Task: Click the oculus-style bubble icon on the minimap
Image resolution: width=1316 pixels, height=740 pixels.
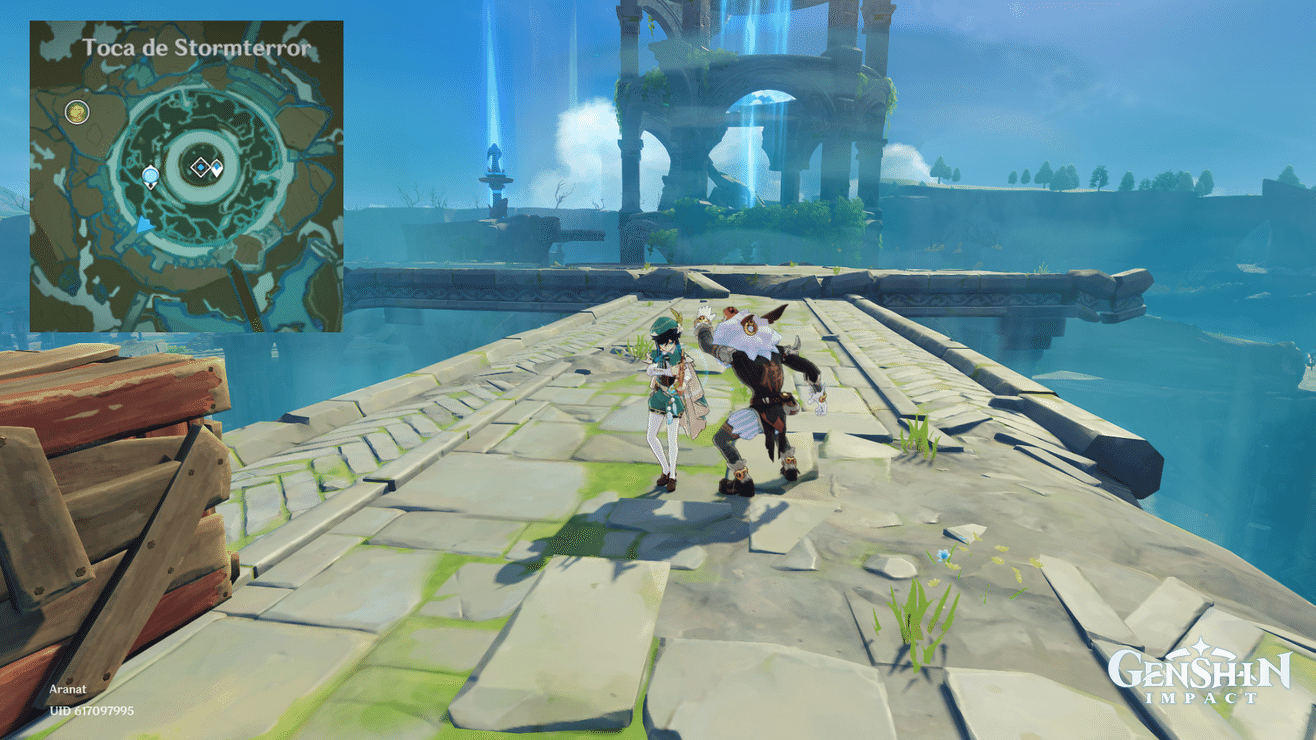Action: pos(150,174)
